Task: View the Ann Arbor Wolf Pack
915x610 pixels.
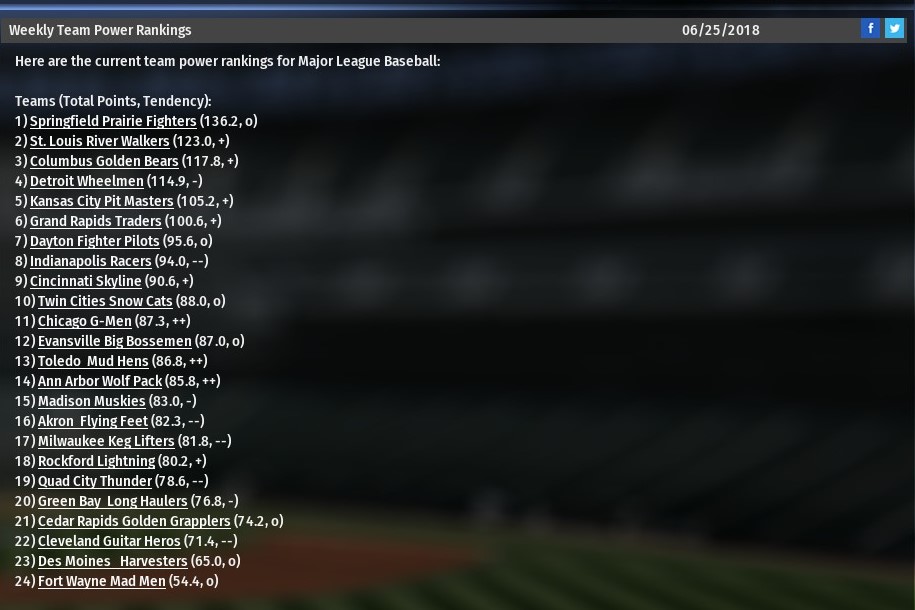Action: (100, 381)
